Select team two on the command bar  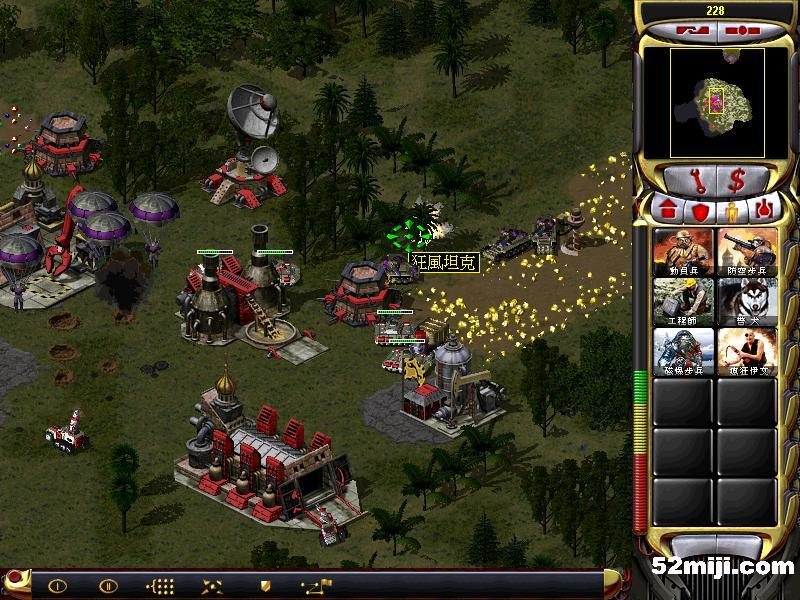pyautogui.click(x=107, y=585)
